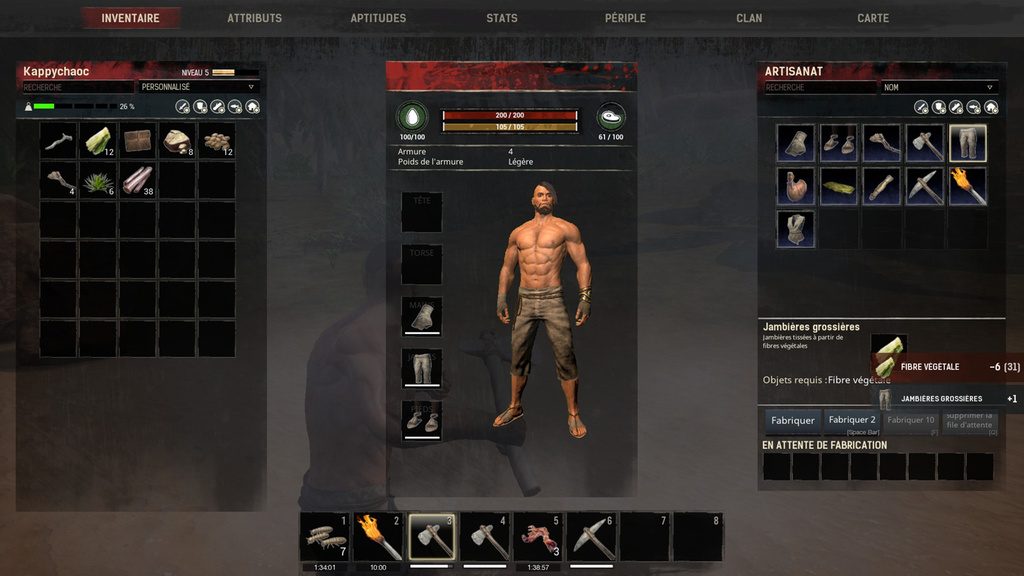
Task: Select the grubs in hotbar slot 1
Action: point(324,538)
